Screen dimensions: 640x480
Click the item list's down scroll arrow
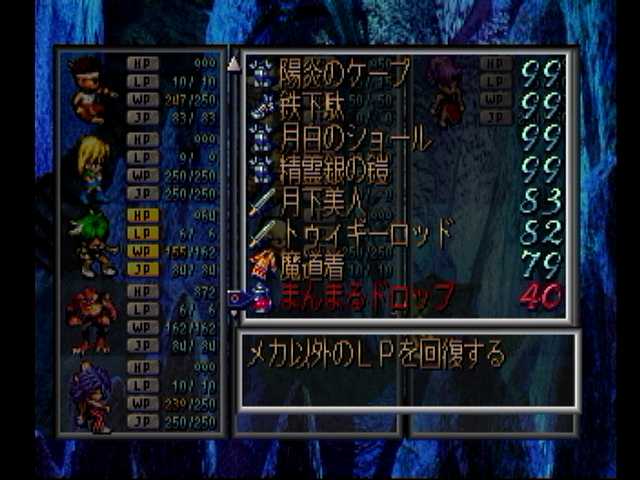coord(234,312)
